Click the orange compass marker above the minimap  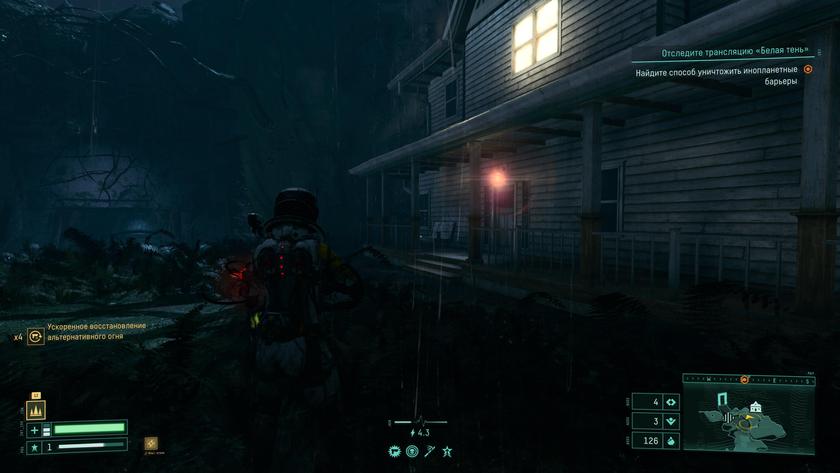(x=744, y=380)
